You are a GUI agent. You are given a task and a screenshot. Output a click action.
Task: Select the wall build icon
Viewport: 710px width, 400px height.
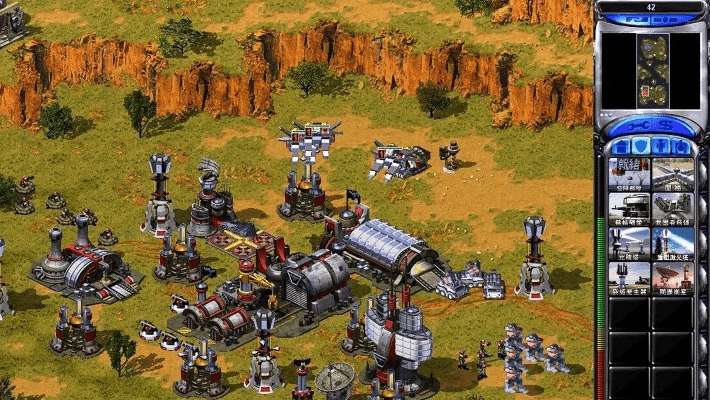pos(673,173)
